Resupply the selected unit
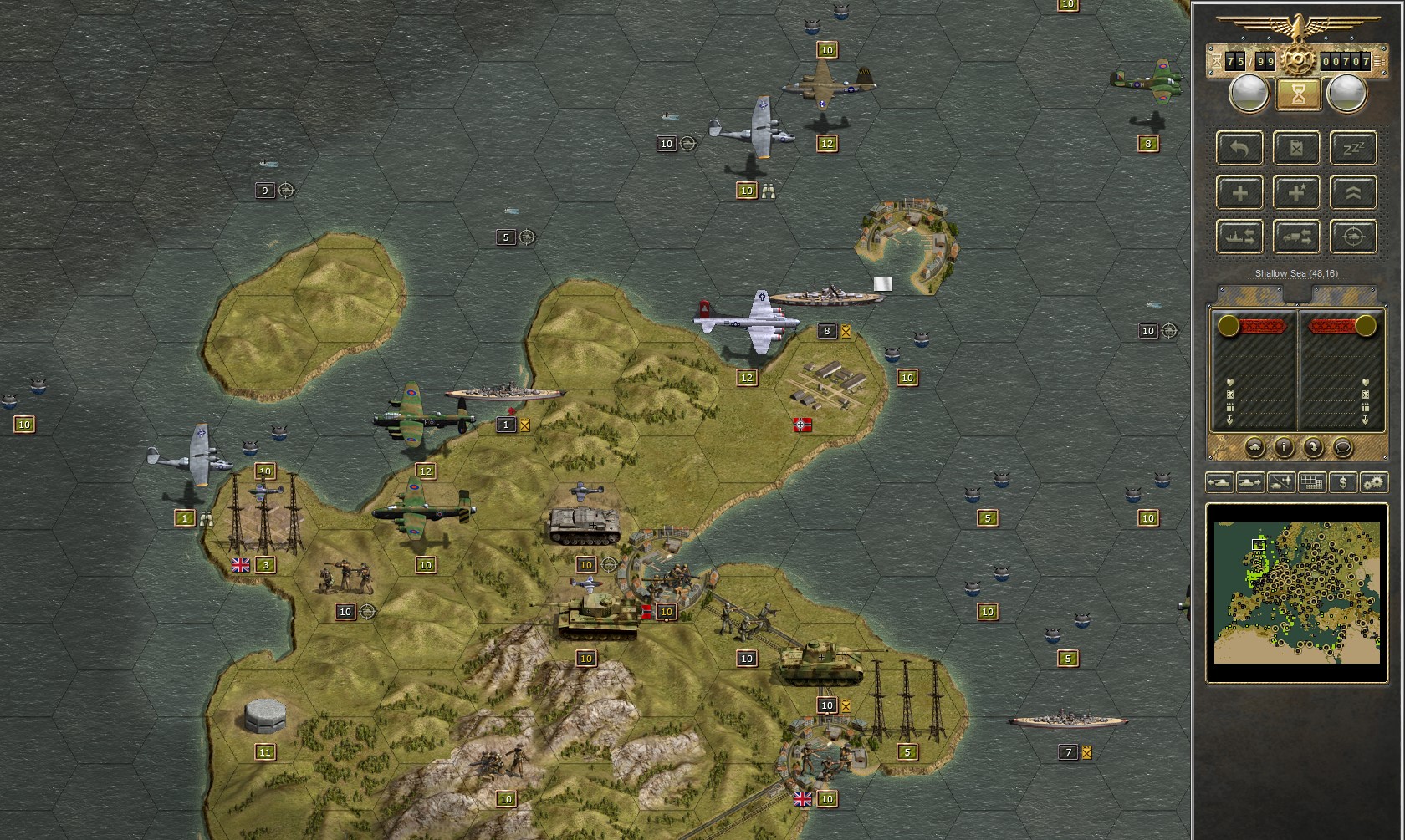1405x840 pixels. [x=1296, y=149]
